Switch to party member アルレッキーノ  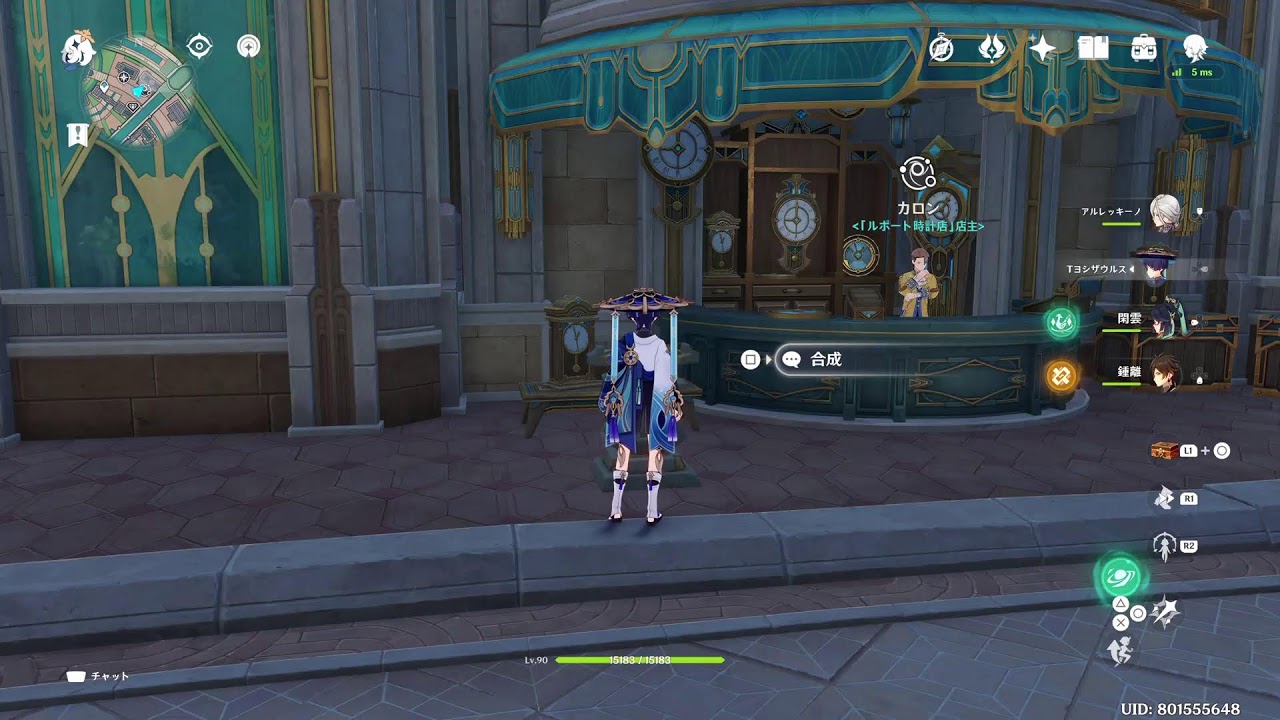tap(1165, 214)
